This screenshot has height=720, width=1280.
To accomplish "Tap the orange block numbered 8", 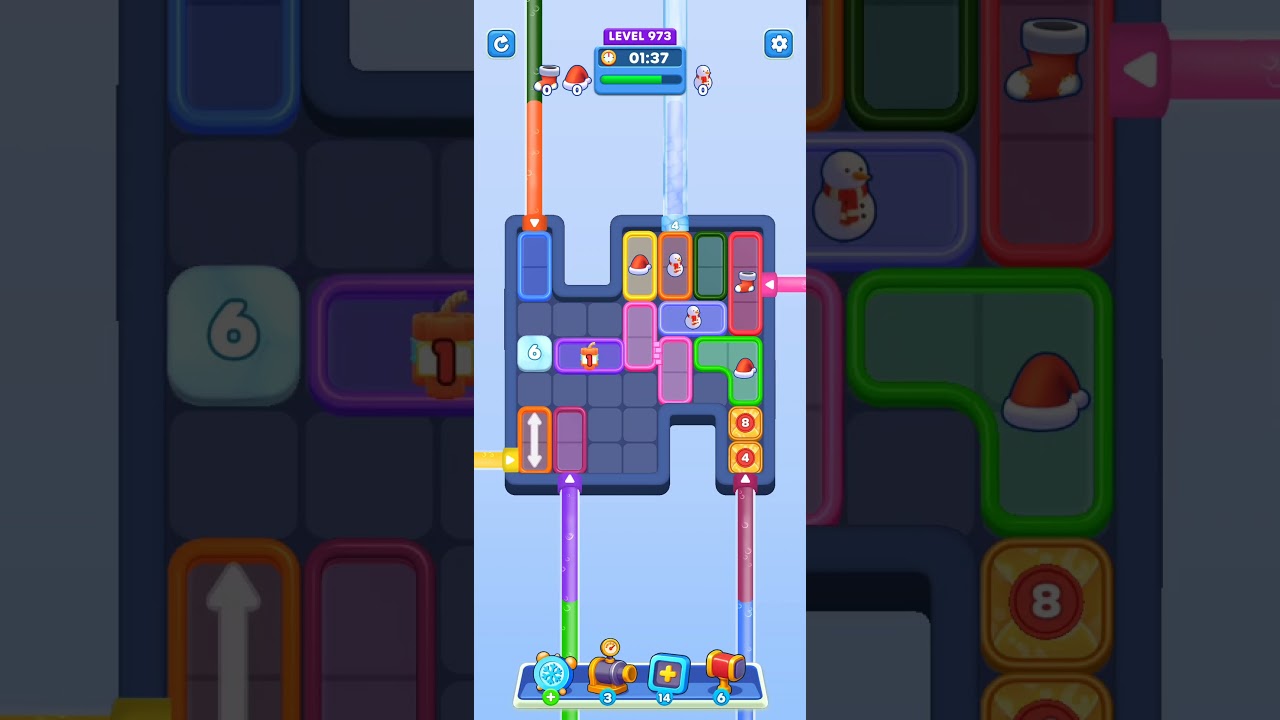I will 745,423.
